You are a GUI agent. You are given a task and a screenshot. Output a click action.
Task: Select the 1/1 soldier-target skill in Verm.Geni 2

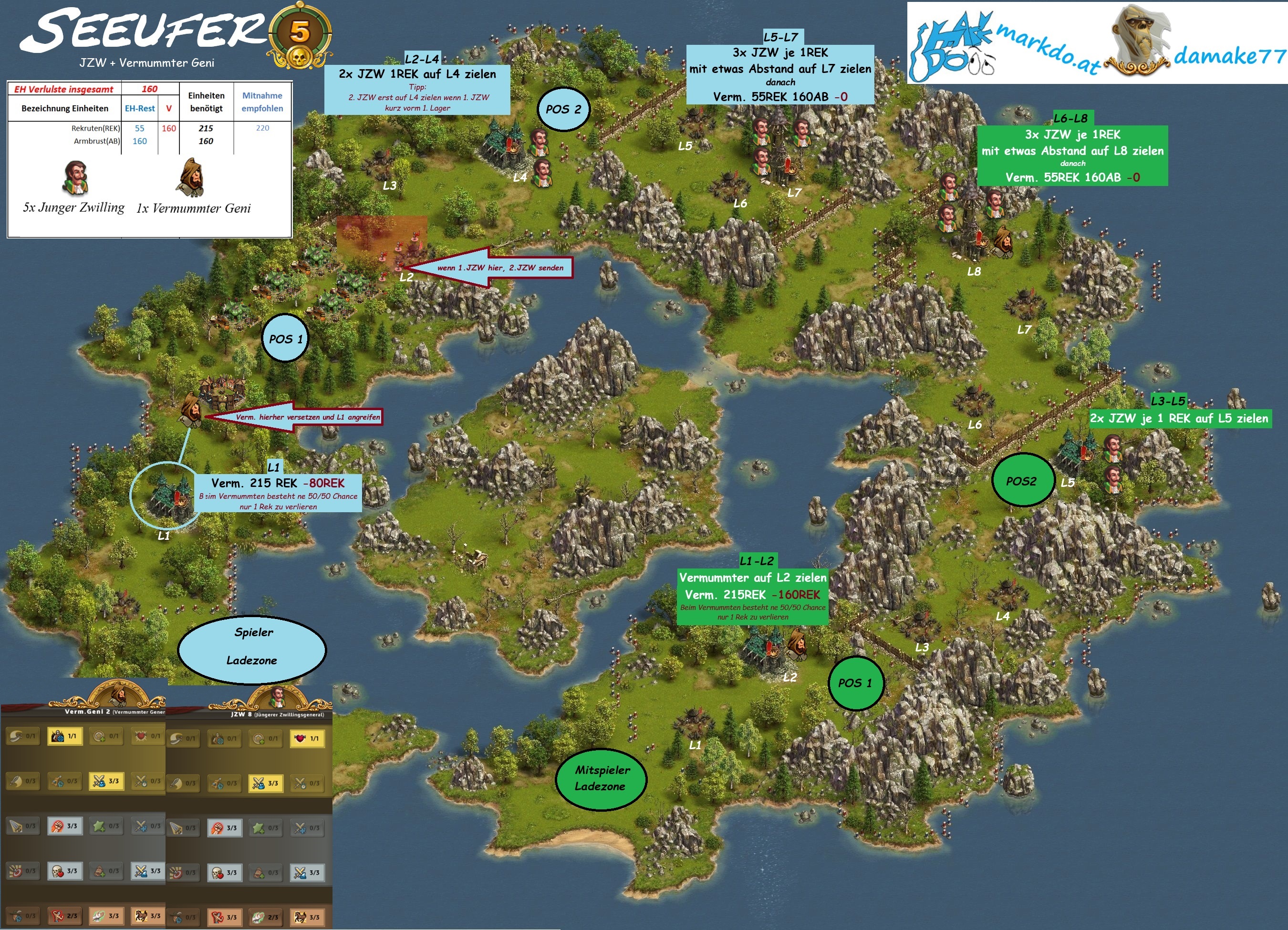tap(64, 736)
